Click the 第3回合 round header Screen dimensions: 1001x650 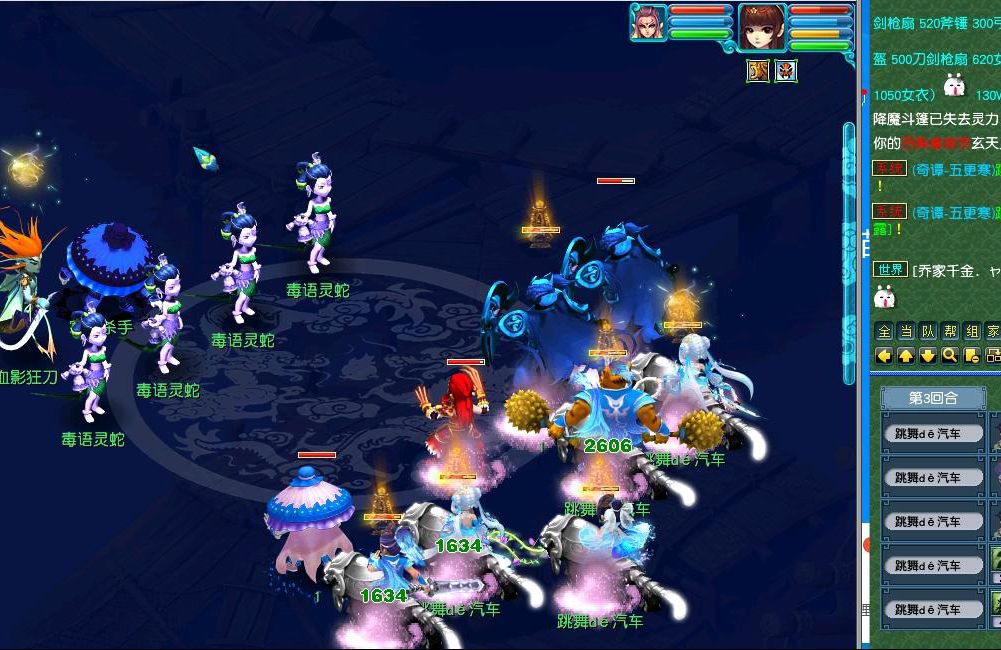click(x=933, y=398)
